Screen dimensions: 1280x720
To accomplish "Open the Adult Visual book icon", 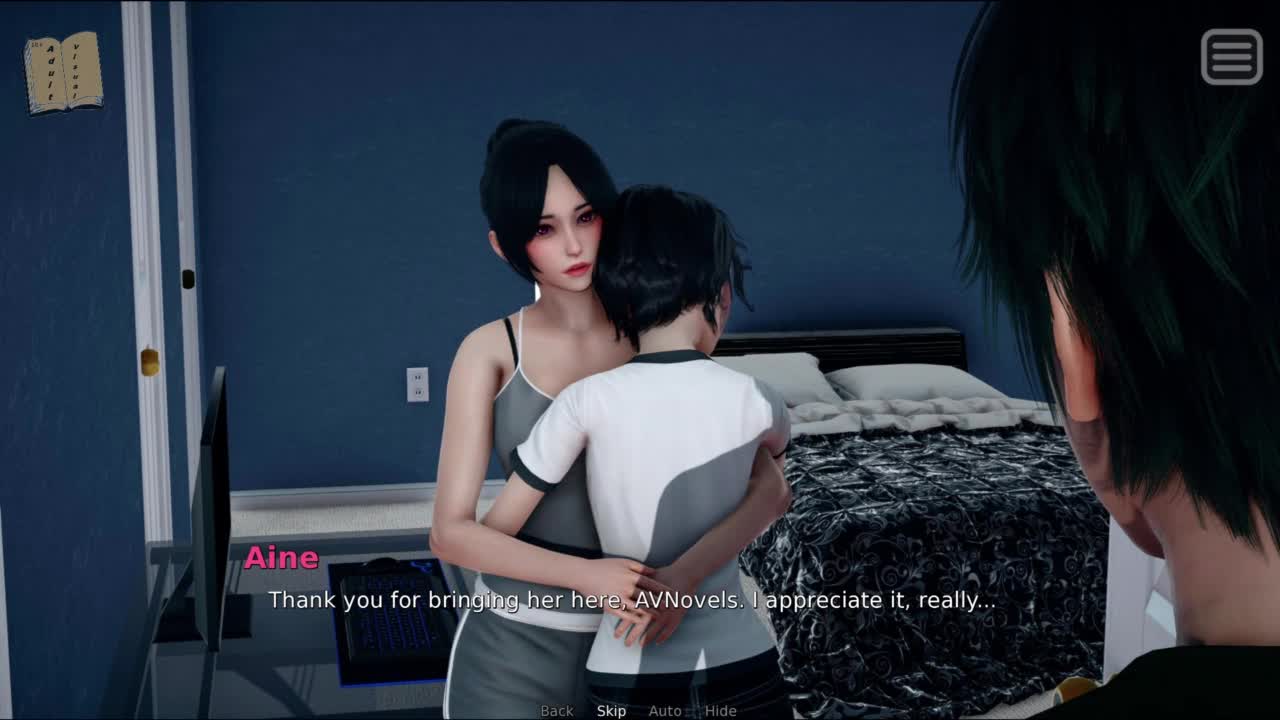I will 63,72.
